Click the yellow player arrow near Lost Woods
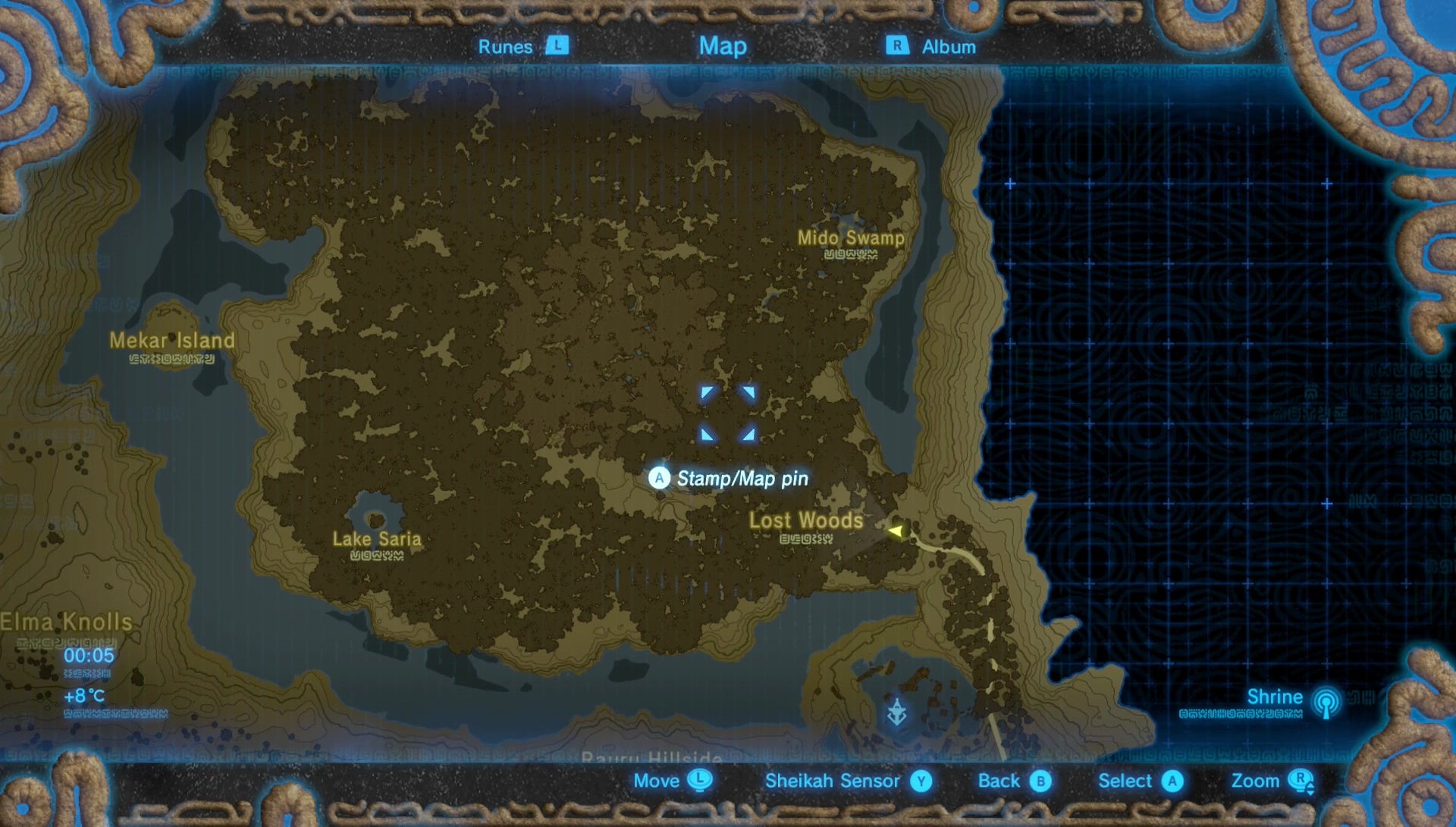The height and width of the screenshot is (827, 1456). pyautogui.click(x=895, y=531)
